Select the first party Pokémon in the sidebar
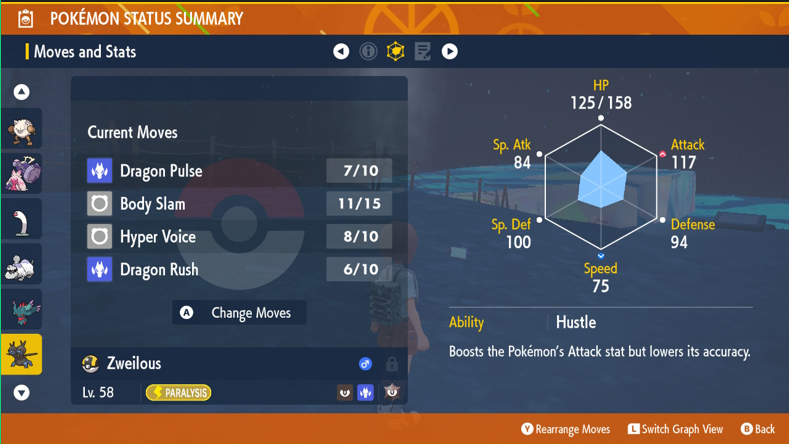Screen dimensions: 789x444 [21, 129]
